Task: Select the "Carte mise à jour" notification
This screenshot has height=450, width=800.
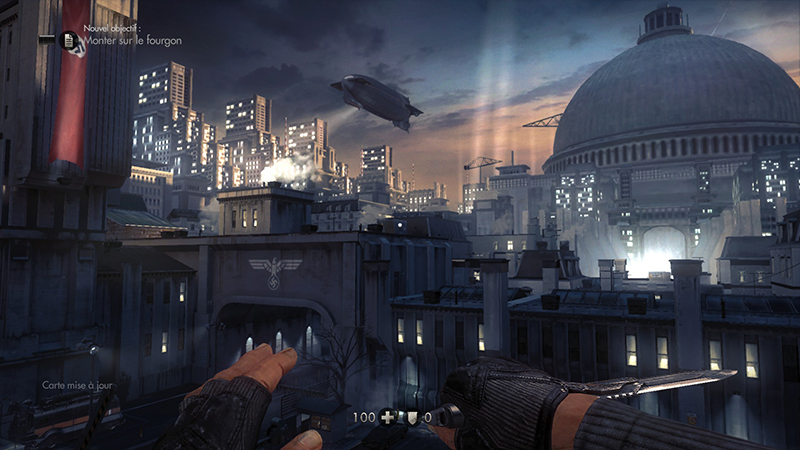Action: 73,384
